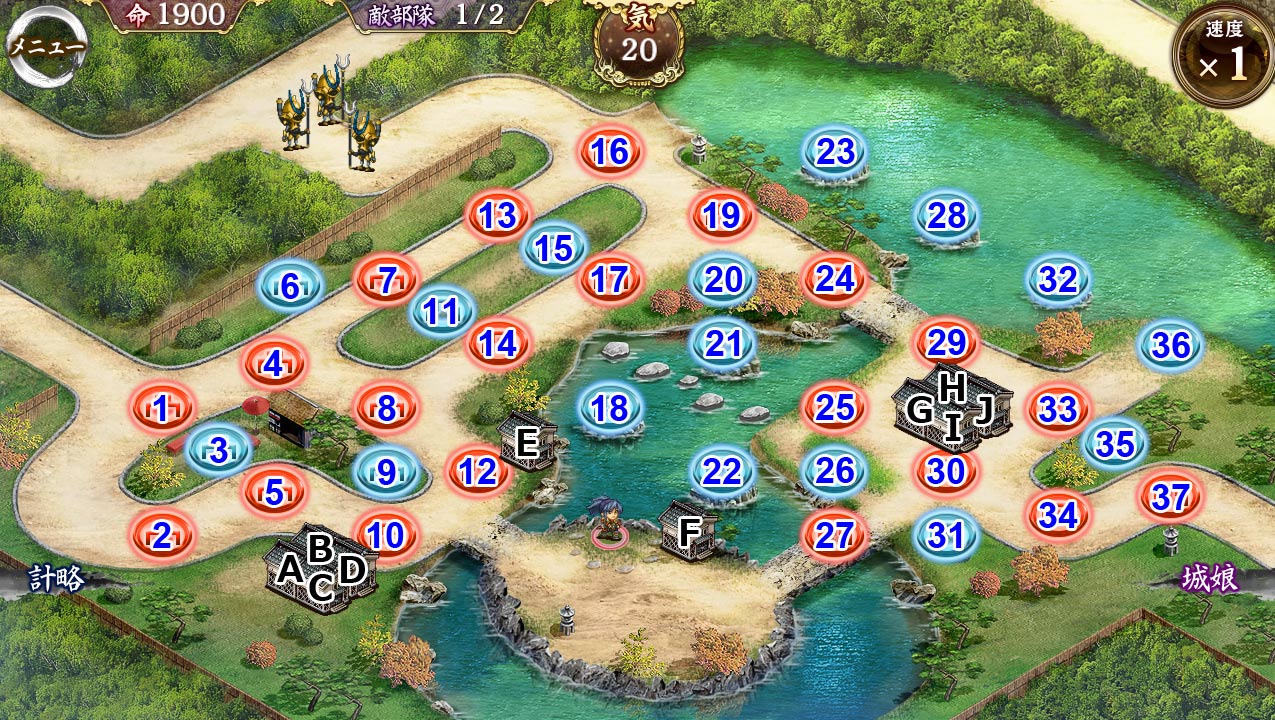This screenshot has height=720, width=1275.
Task: Select blue placement tile number 31
Action: coord(945,536)
